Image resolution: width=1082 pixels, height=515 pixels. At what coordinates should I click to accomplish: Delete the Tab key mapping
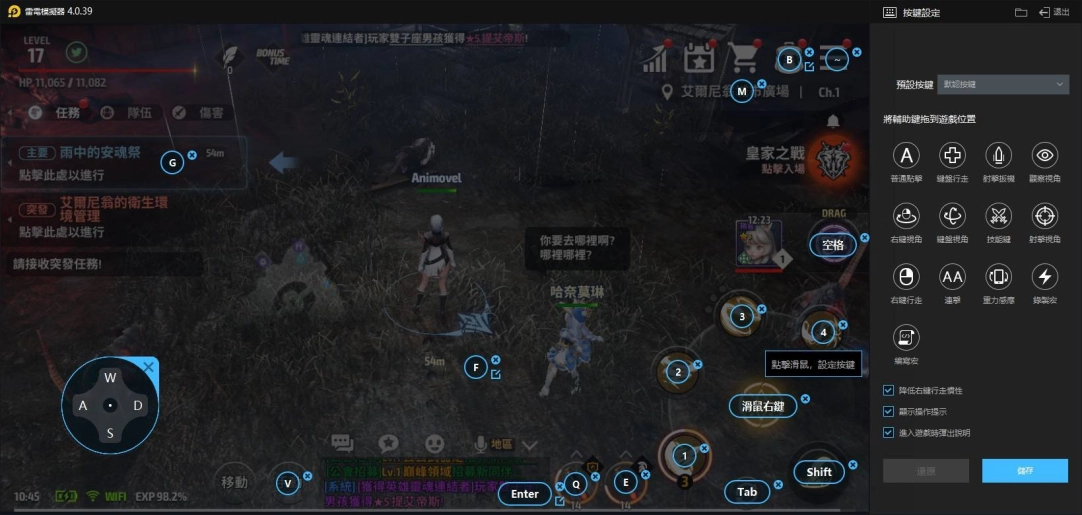pyautogui.click(x=778, y=485)
